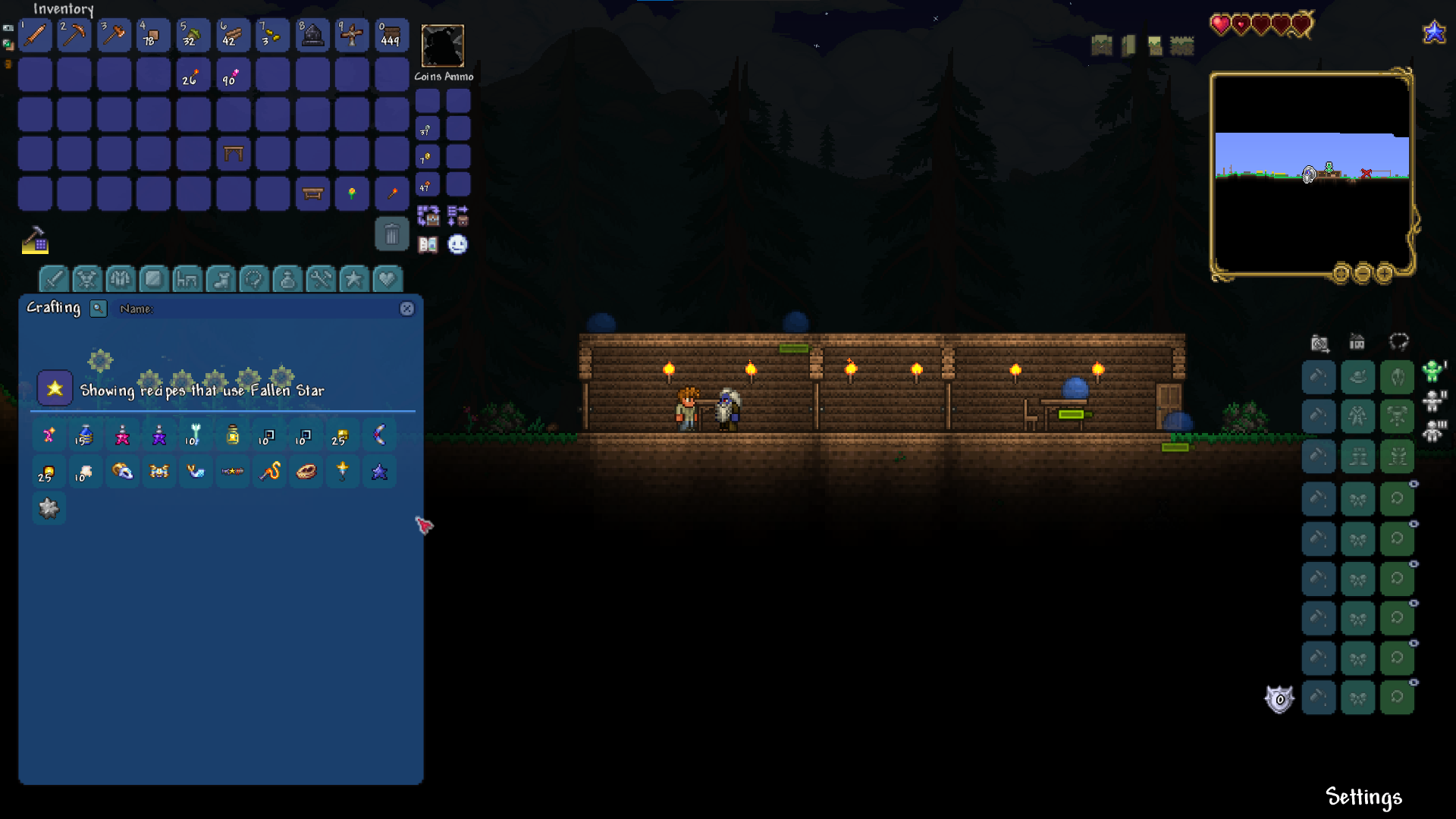Select the boomerang recipe in crafting list
Image resolution: width=1456 pixels, height=819 pixels.
coord(379,435)
